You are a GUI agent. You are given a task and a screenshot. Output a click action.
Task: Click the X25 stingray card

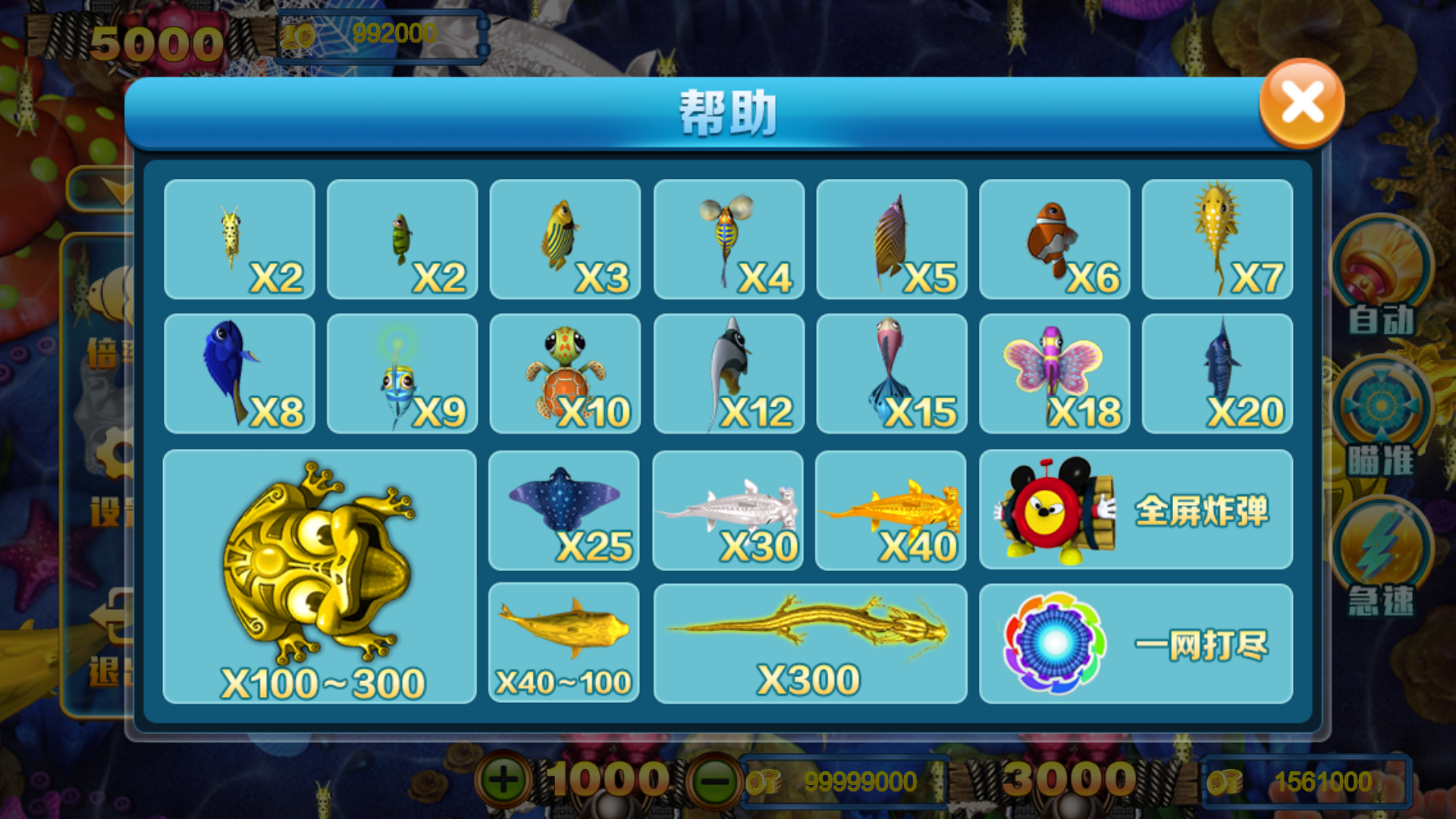tap(564, 510)
